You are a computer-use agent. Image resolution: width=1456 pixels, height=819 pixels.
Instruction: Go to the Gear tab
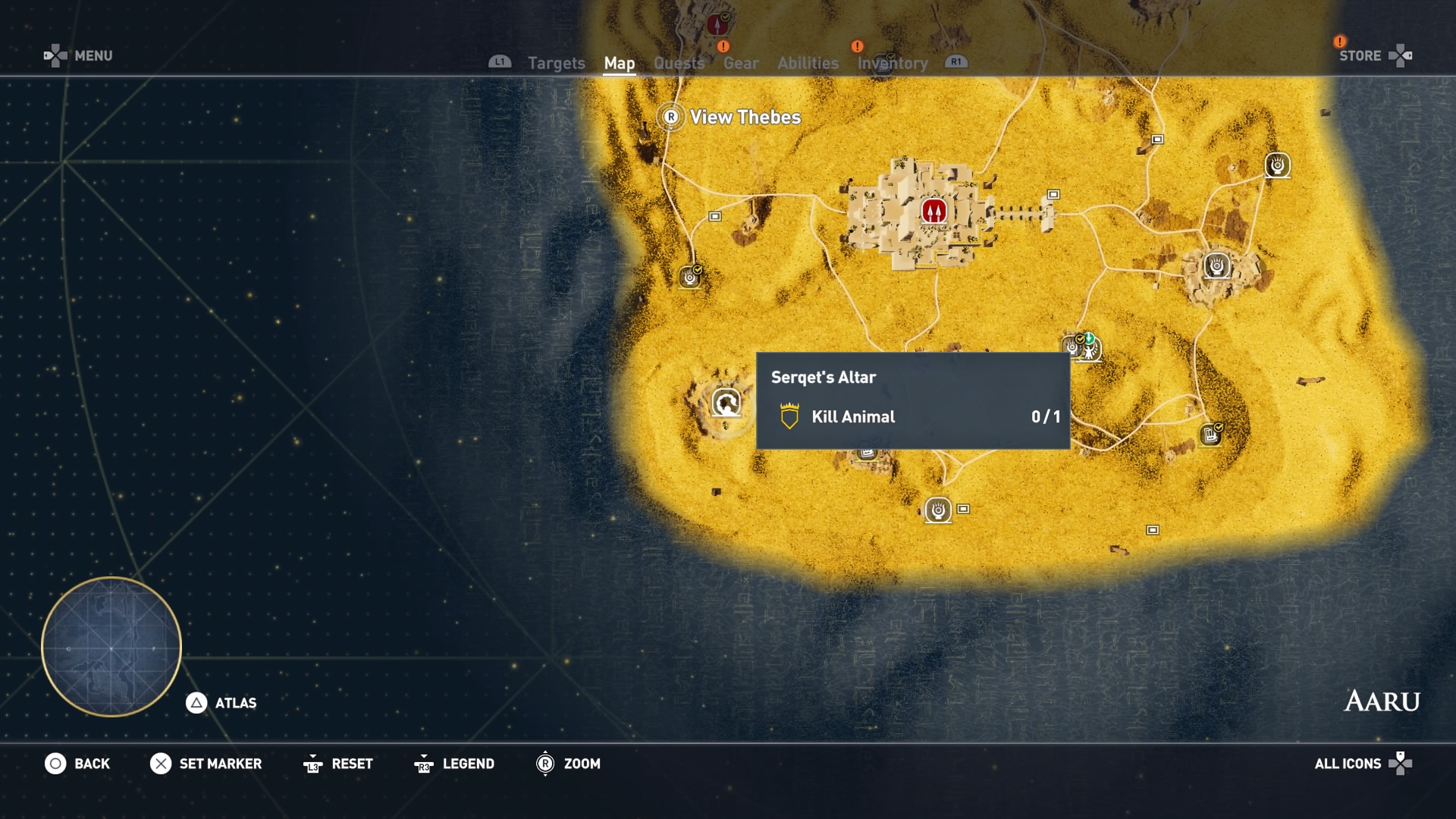740,64
